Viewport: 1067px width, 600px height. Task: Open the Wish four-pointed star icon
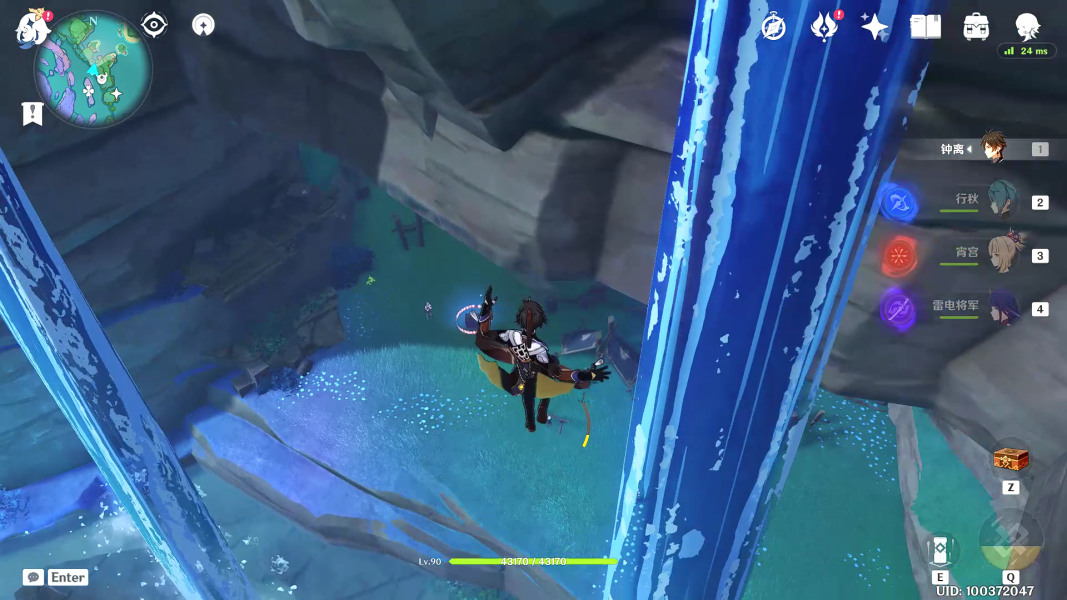point(874,27)
